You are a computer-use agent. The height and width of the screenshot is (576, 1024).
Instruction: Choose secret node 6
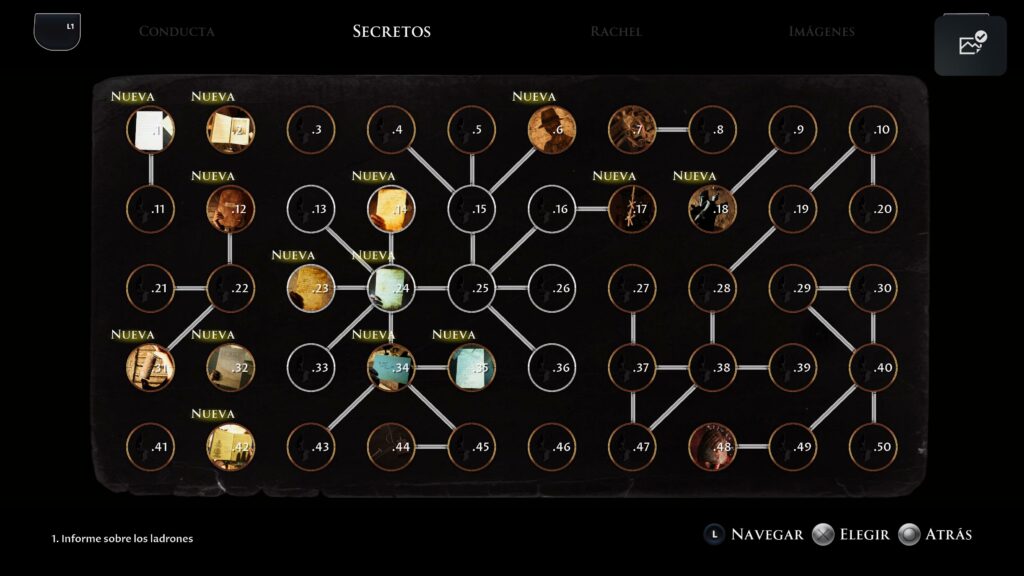[552, 130]
